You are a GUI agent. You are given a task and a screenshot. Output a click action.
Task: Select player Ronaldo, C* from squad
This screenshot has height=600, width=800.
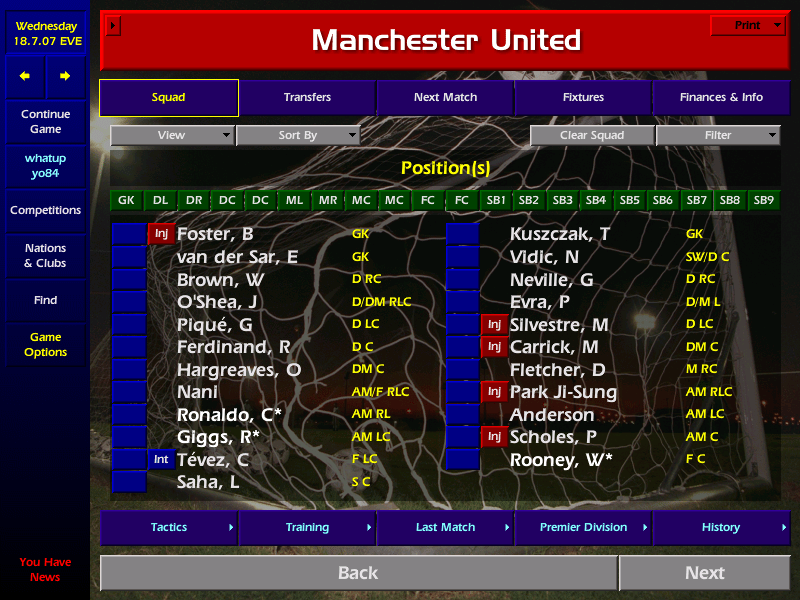231,415
